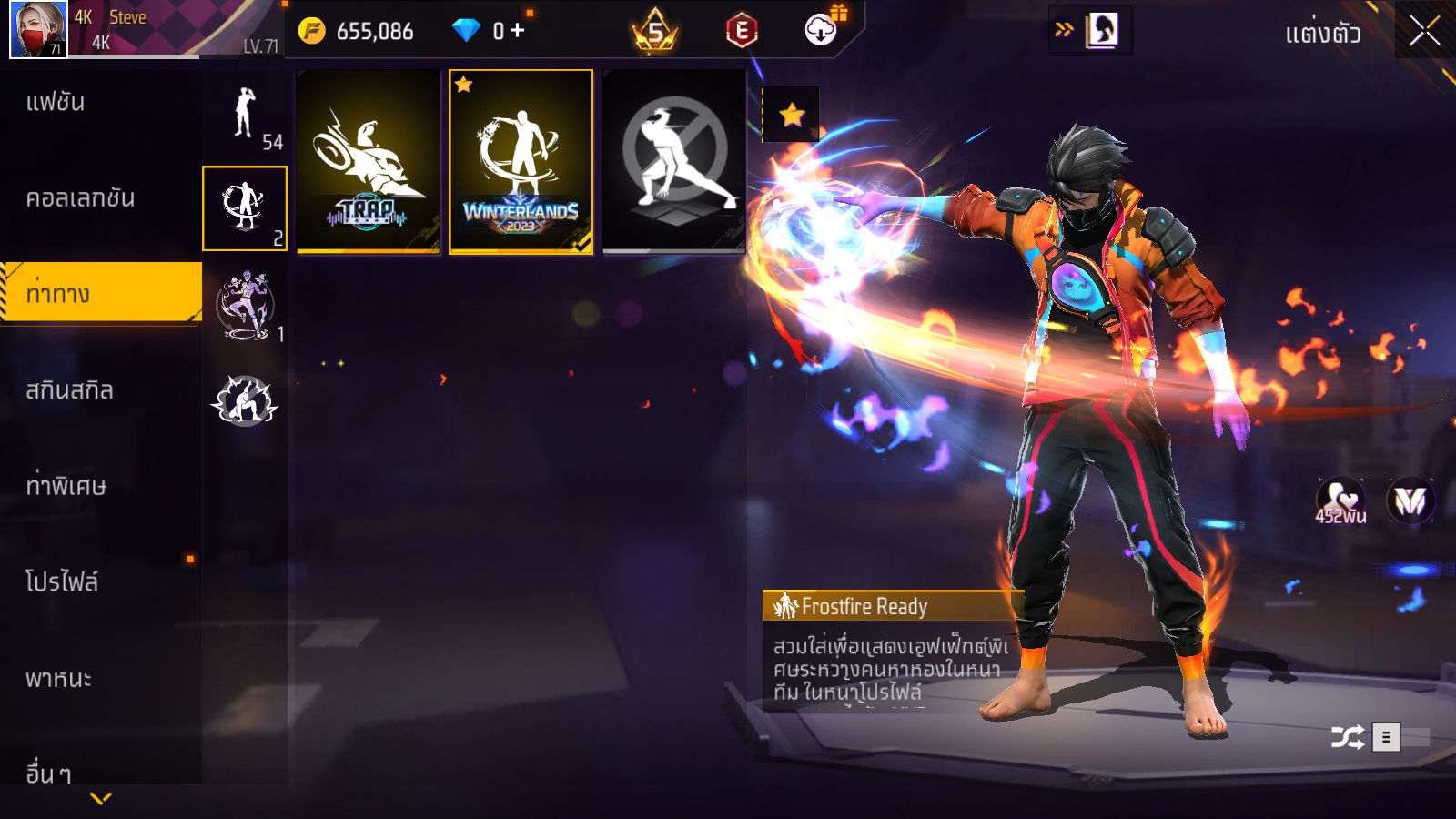The height and width of the screenshot is (819, 1456).
Task: Activate the shuffle random icon
Action: (1347, 737)
